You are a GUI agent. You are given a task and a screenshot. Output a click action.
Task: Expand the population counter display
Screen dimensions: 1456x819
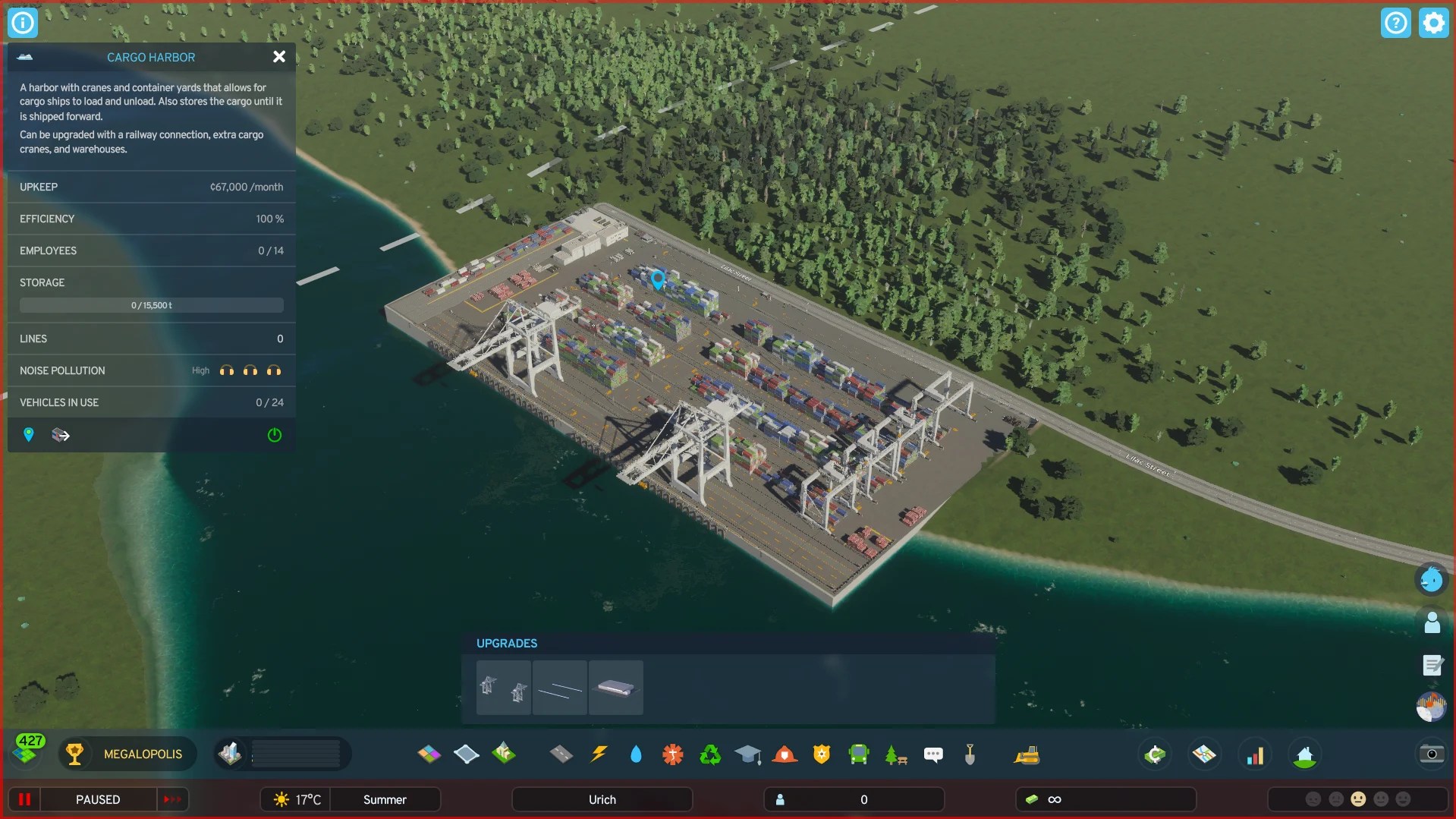[854, 799]
